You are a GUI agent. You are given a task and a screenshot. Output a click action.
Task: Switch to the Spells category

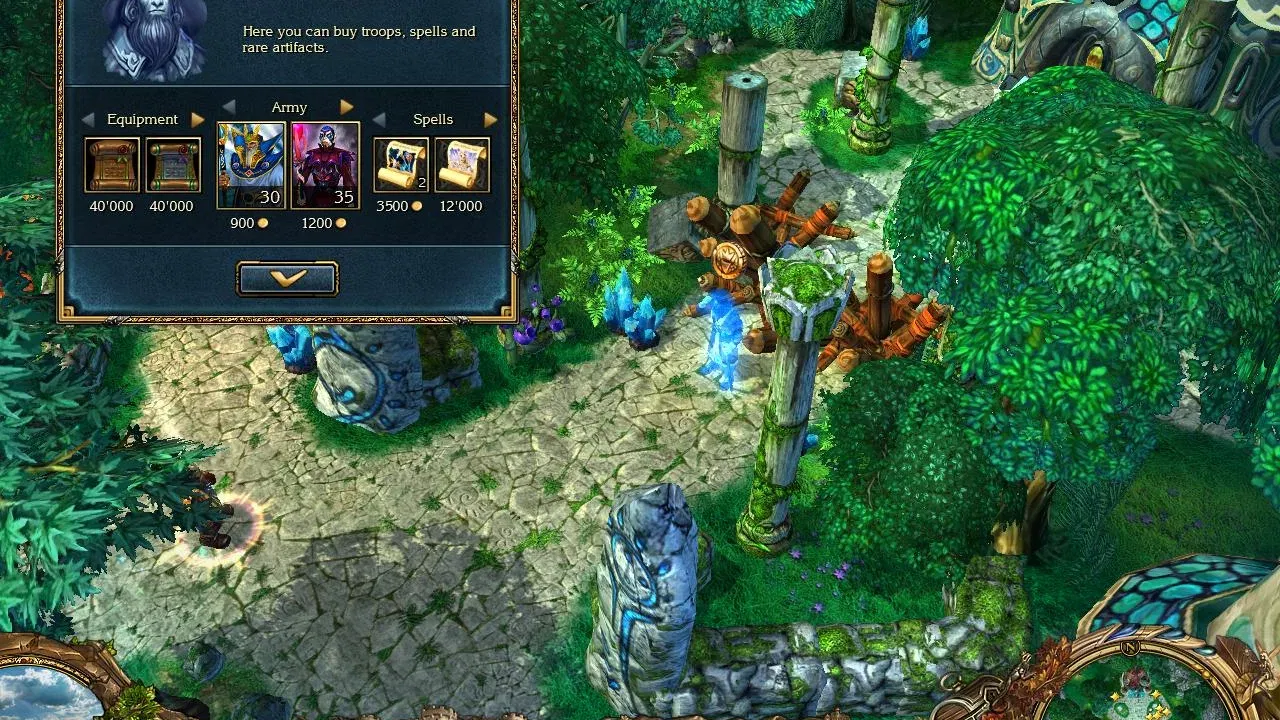click(433, 118)
